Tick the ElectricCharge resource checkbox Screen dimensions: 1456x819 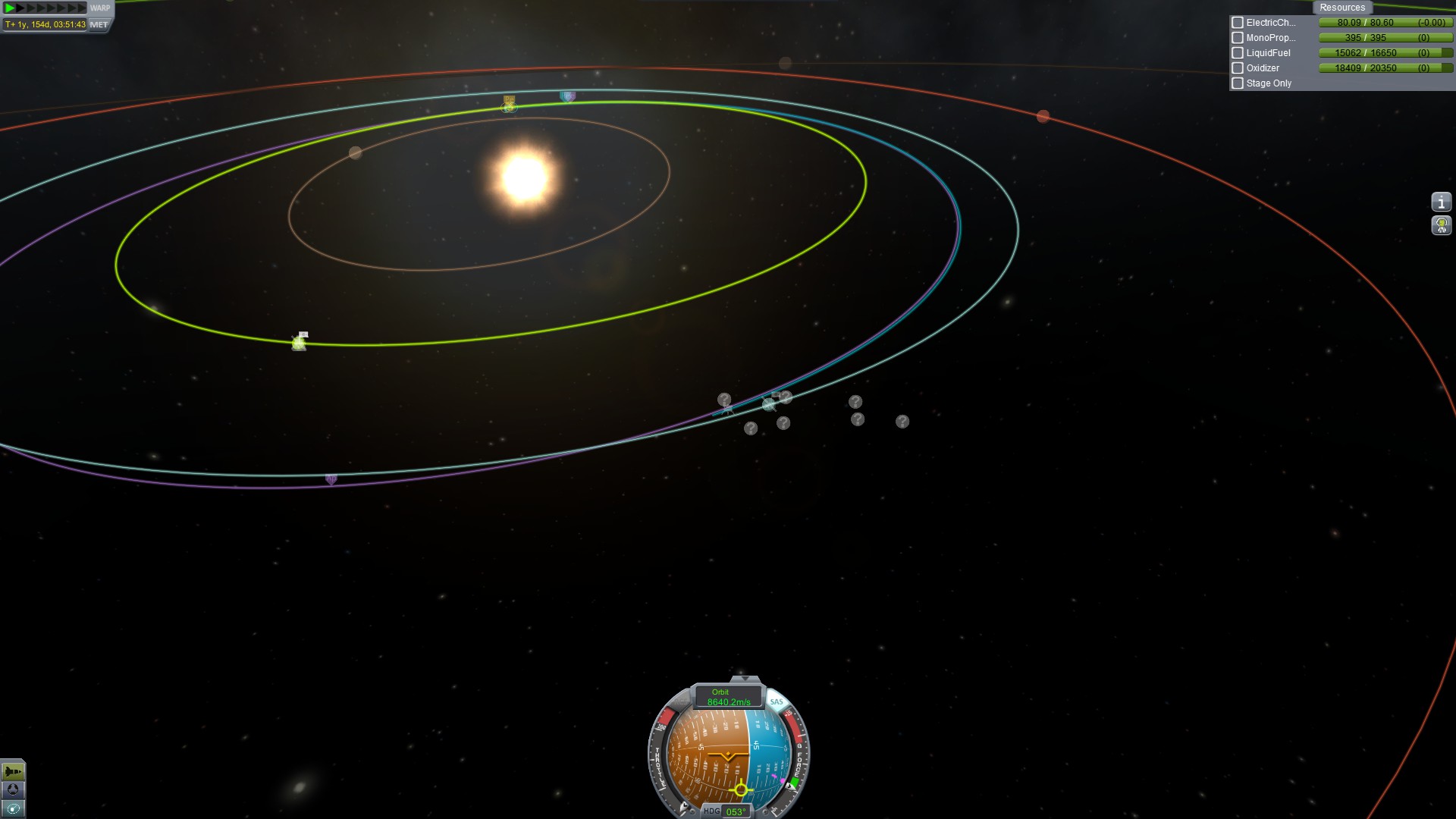tap(1238, 23)
